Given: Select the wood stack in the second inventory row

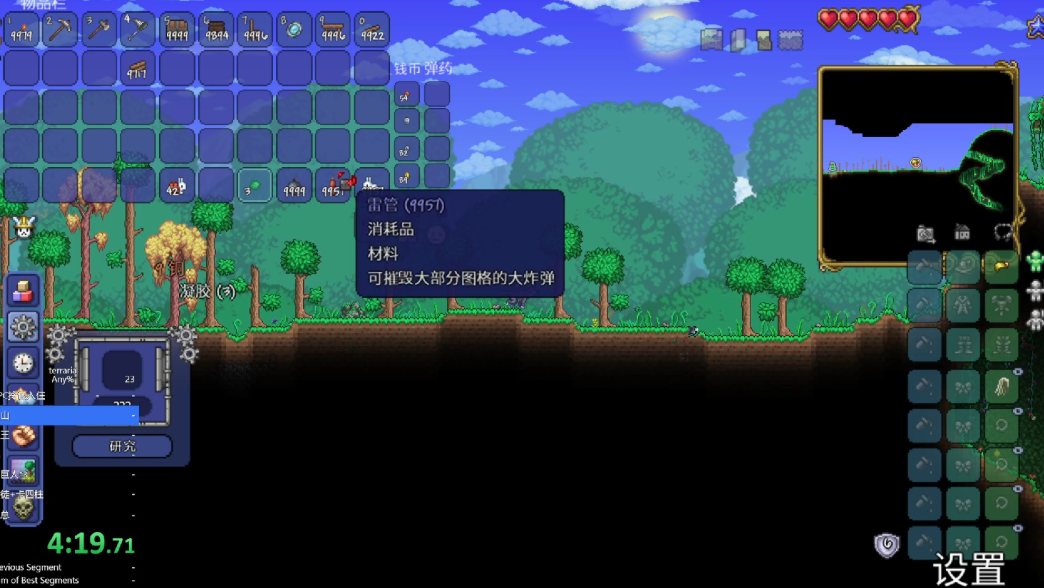Looking at the screenshot, I should tap(138, 69).
